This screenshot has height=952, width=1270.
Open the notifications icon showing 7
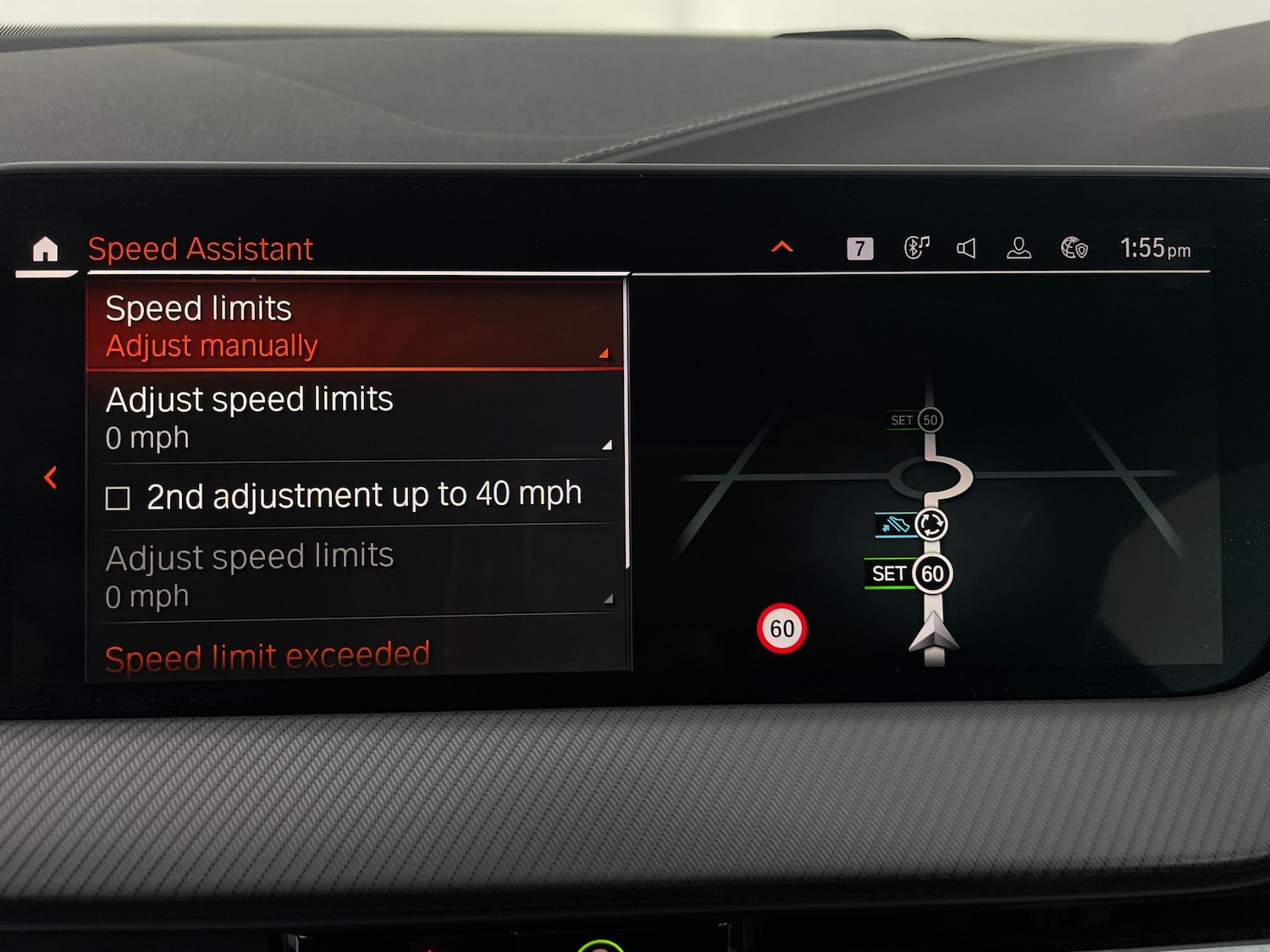[x=859, y=247]
